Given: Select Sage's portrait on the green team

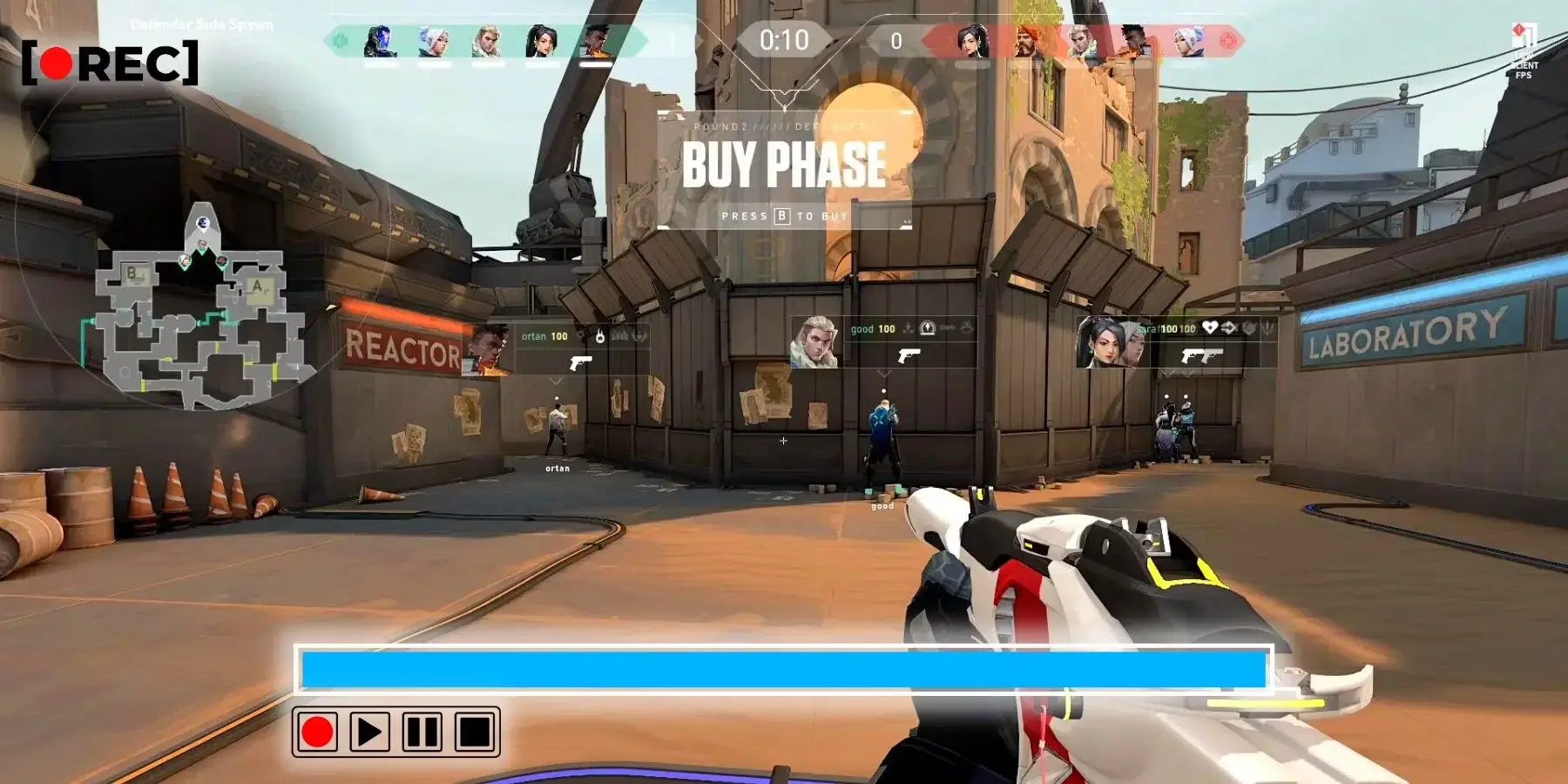Looking at the screenshot, I should coord(541,41).
